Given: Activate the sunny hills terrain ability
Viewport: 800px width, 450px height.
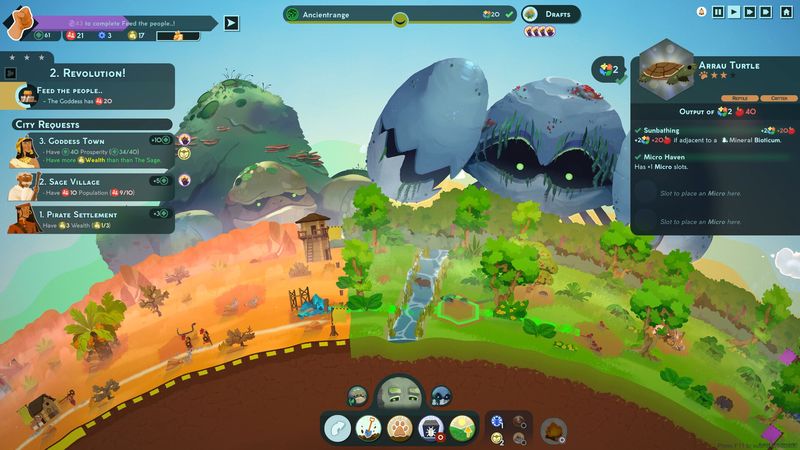Looking at the screenshot, I should coord(461,427).
